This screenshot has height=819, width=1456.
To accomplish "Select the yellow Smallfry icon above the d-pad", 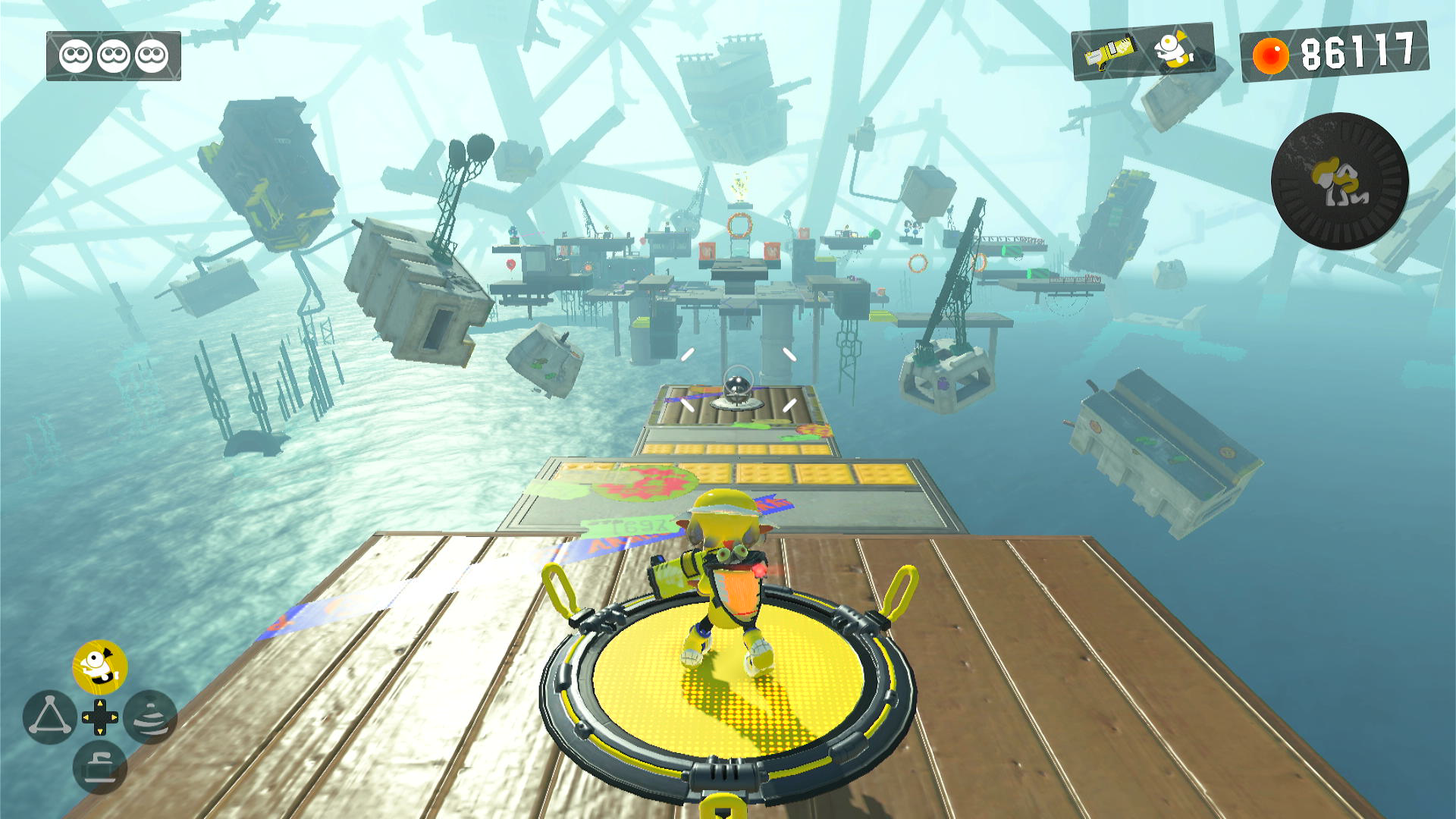I will point(100,667).
